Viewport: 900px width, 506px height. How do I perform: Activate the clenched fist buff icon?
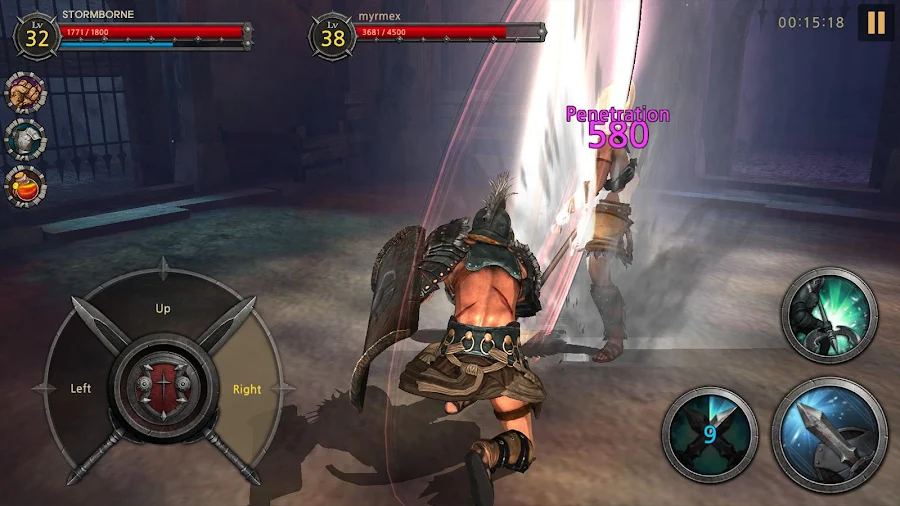(x=25, y=93)
